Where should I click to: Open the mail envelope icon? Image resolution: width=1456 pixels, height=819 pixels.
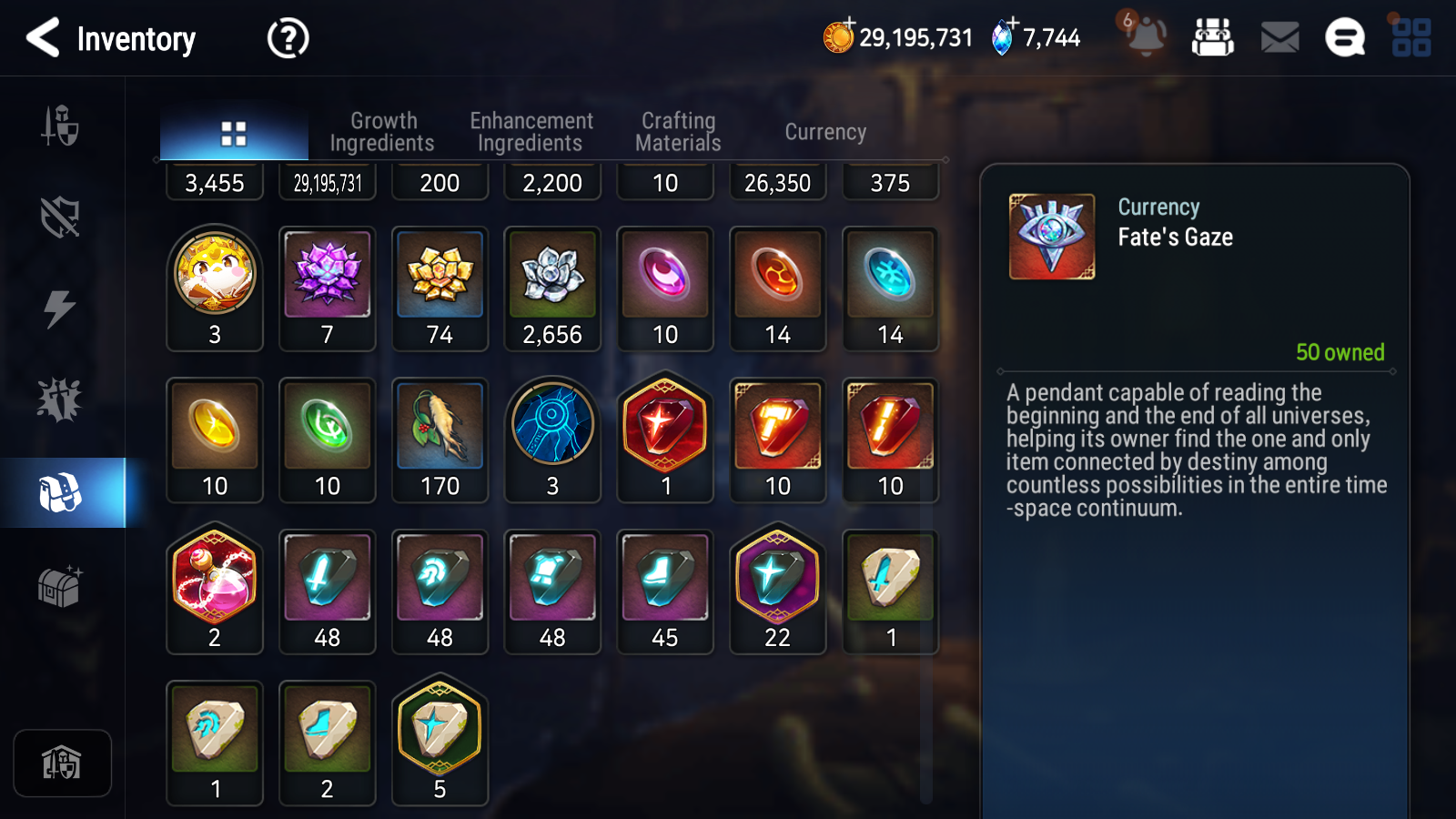click(x=1279, y=38)
